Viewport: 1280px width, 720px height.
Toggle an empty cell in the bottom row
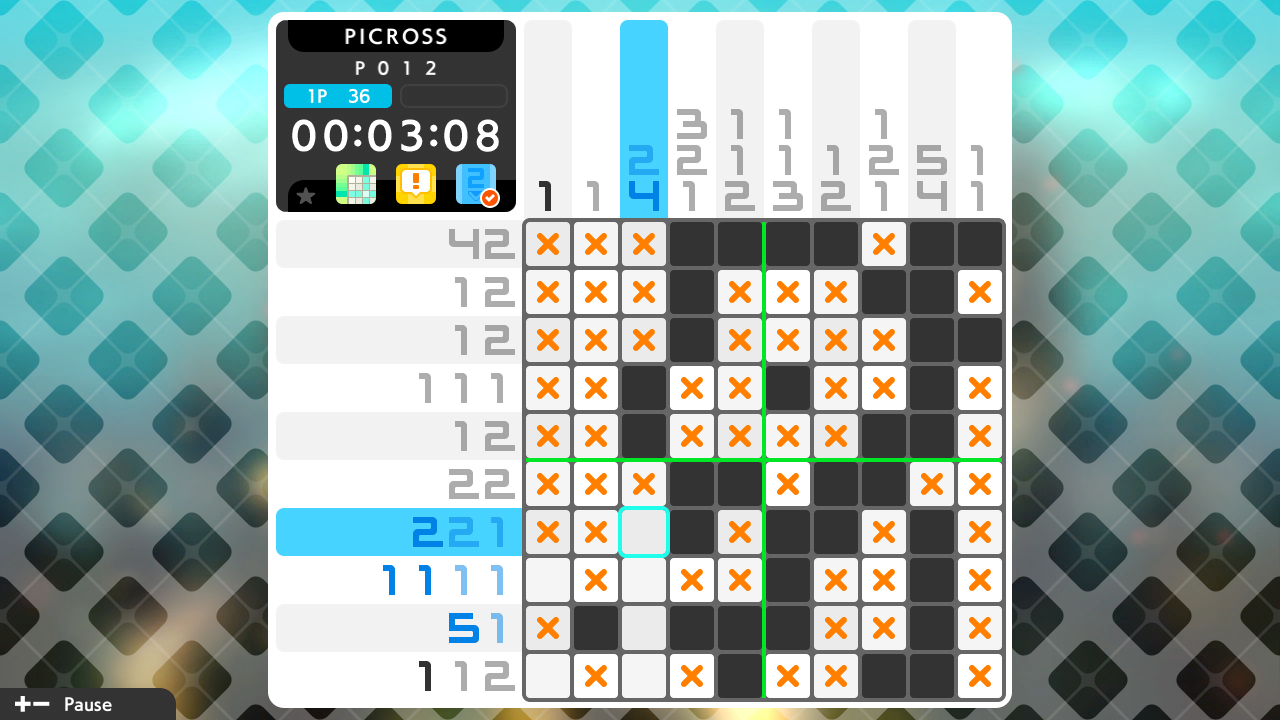coord(548,676)
